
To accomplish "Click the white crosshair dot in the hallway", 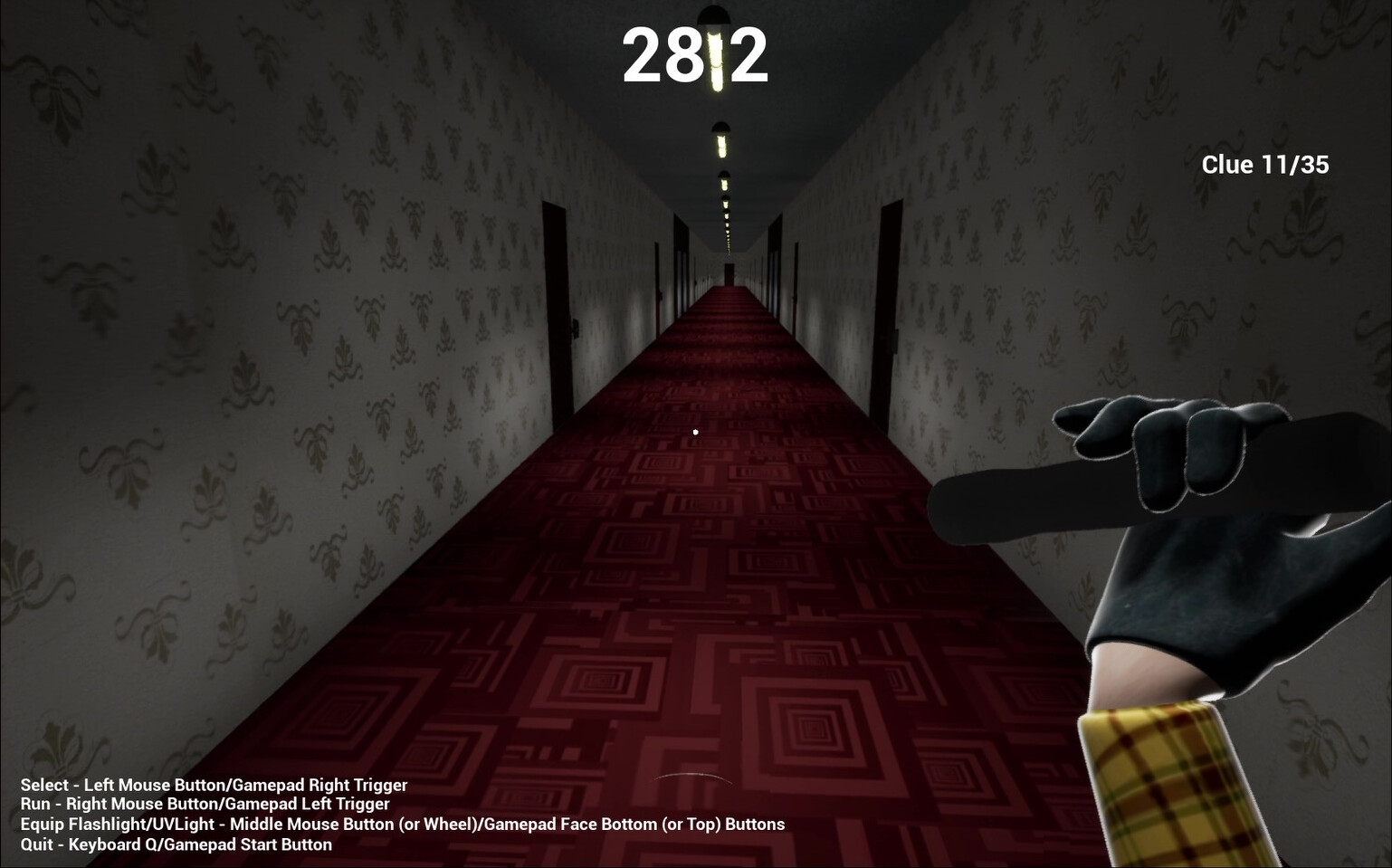I will [695, 432].
